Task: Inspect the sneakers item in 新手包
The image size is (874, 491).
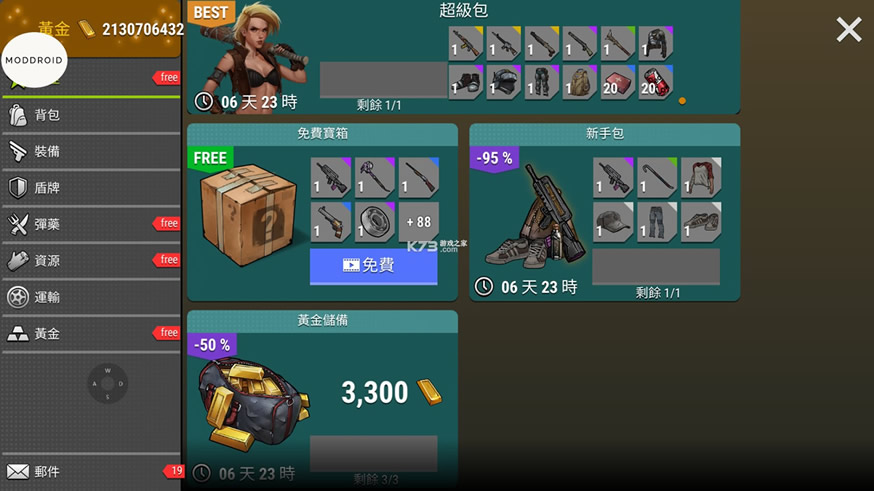Action: pos(700,221)
